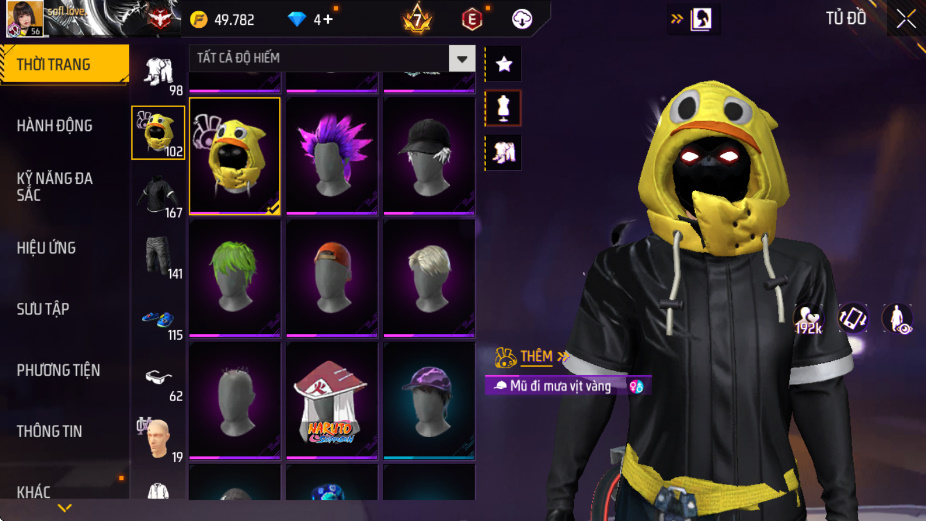Screen dimensions: 926x521
Task: Show favorites using the star filter
Action: tap(503, 64)
